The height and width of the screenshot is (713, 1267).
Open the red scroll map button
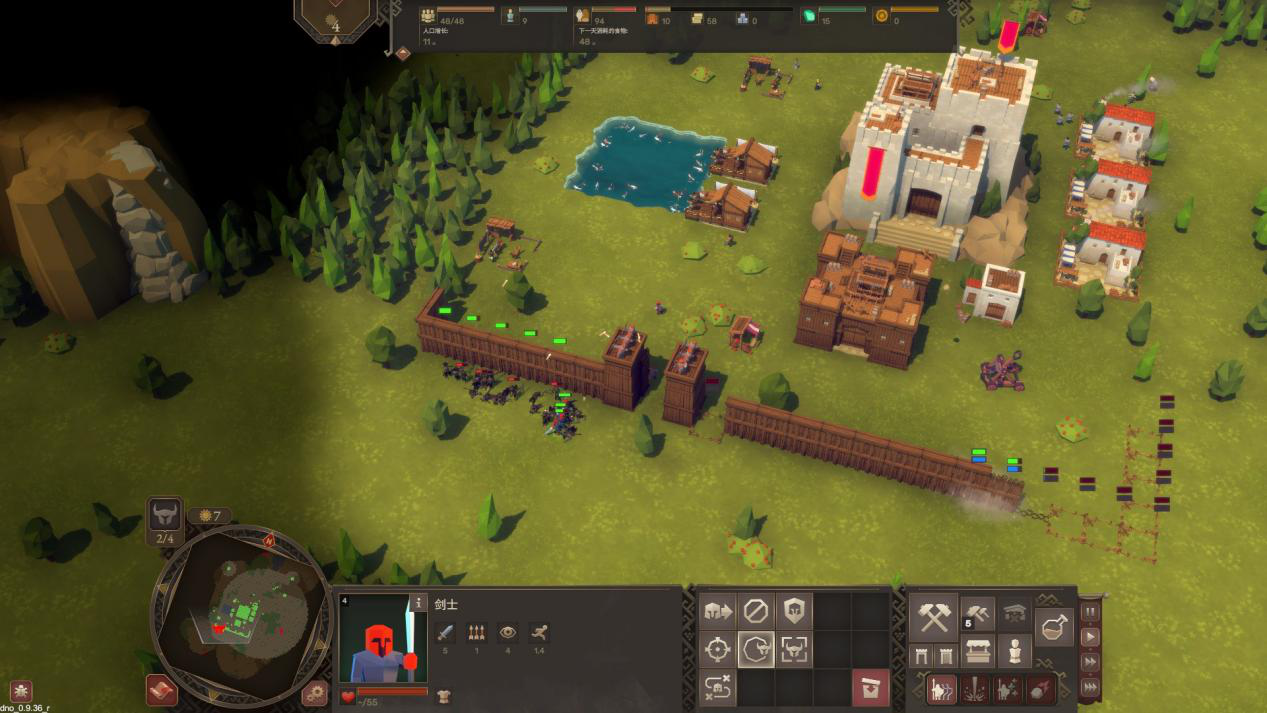click(162, 690)
